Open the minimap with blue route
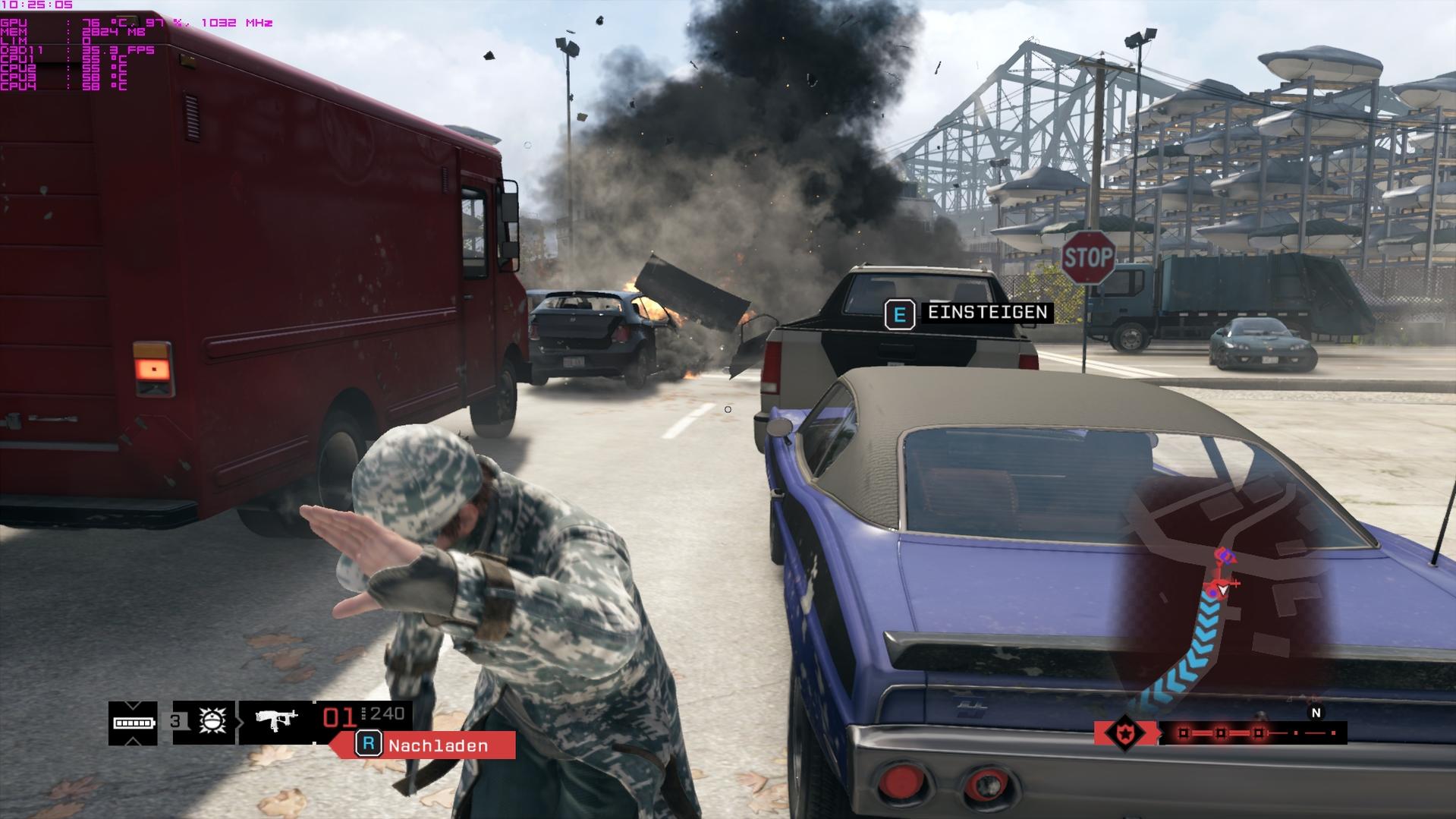The width and height of the screenshot is (1456, 819). point(1222,592)
